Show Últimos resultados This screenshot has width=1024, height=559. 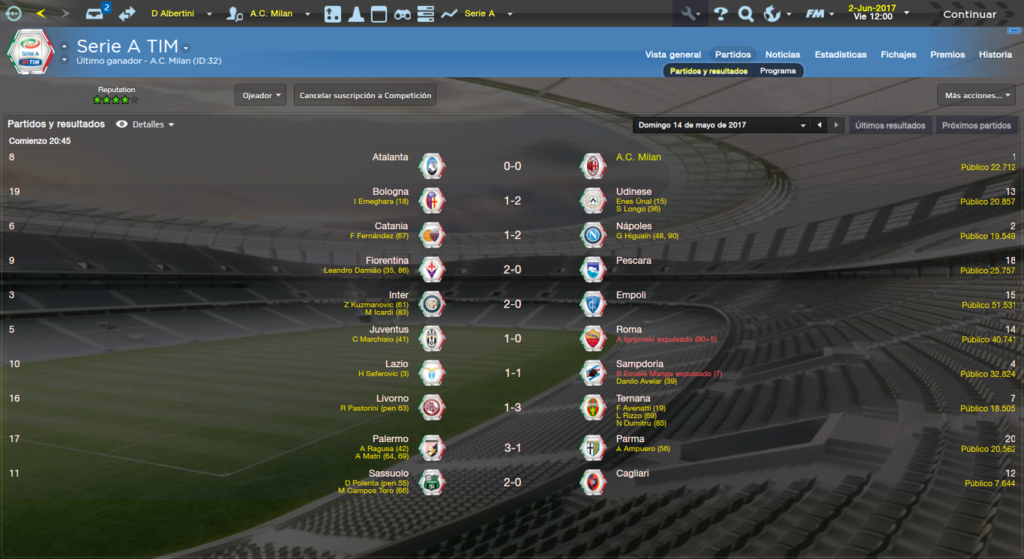(x=890, y=125)
